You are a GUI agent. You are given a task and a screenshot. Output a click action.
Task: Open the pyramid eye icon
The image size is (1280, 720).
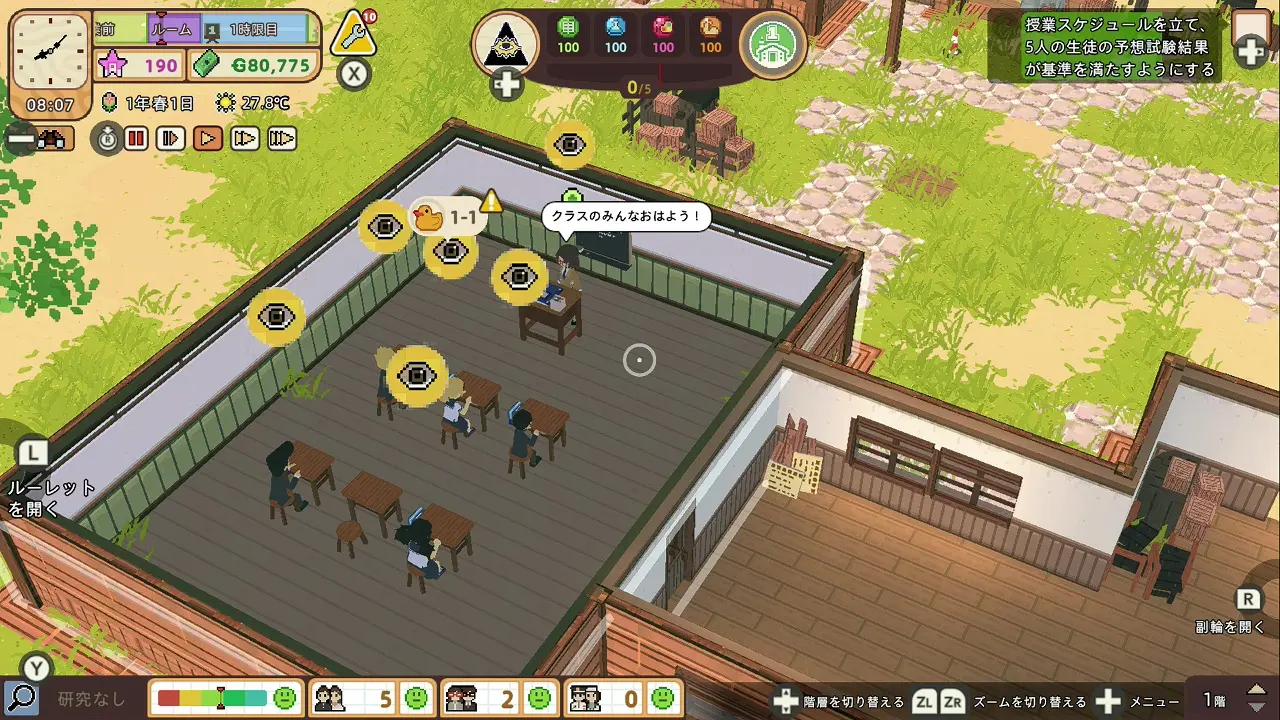click(505, 43)
